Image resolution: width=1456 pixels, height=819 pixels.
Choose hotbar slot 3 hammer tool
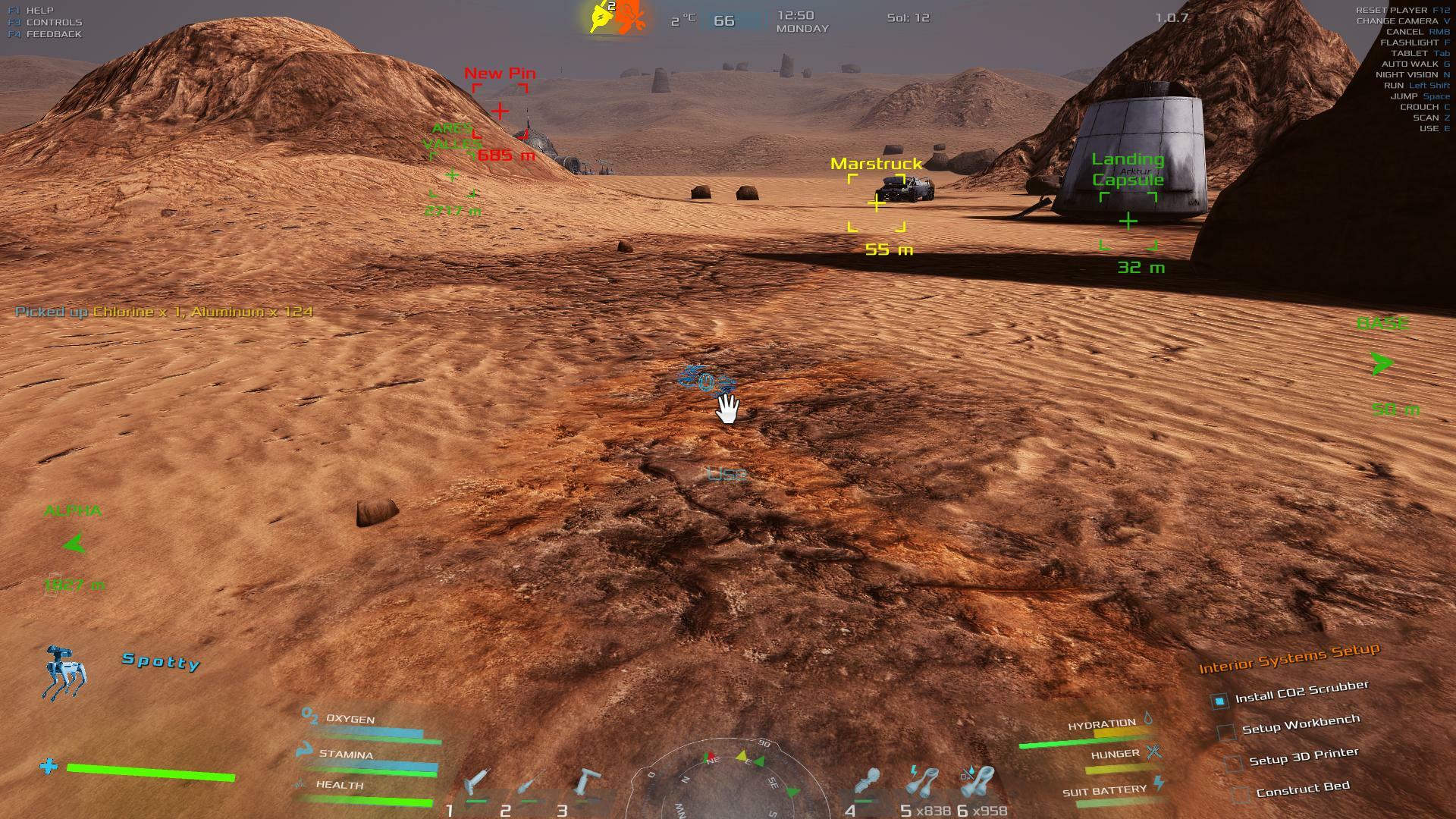[x=586, y=783]
